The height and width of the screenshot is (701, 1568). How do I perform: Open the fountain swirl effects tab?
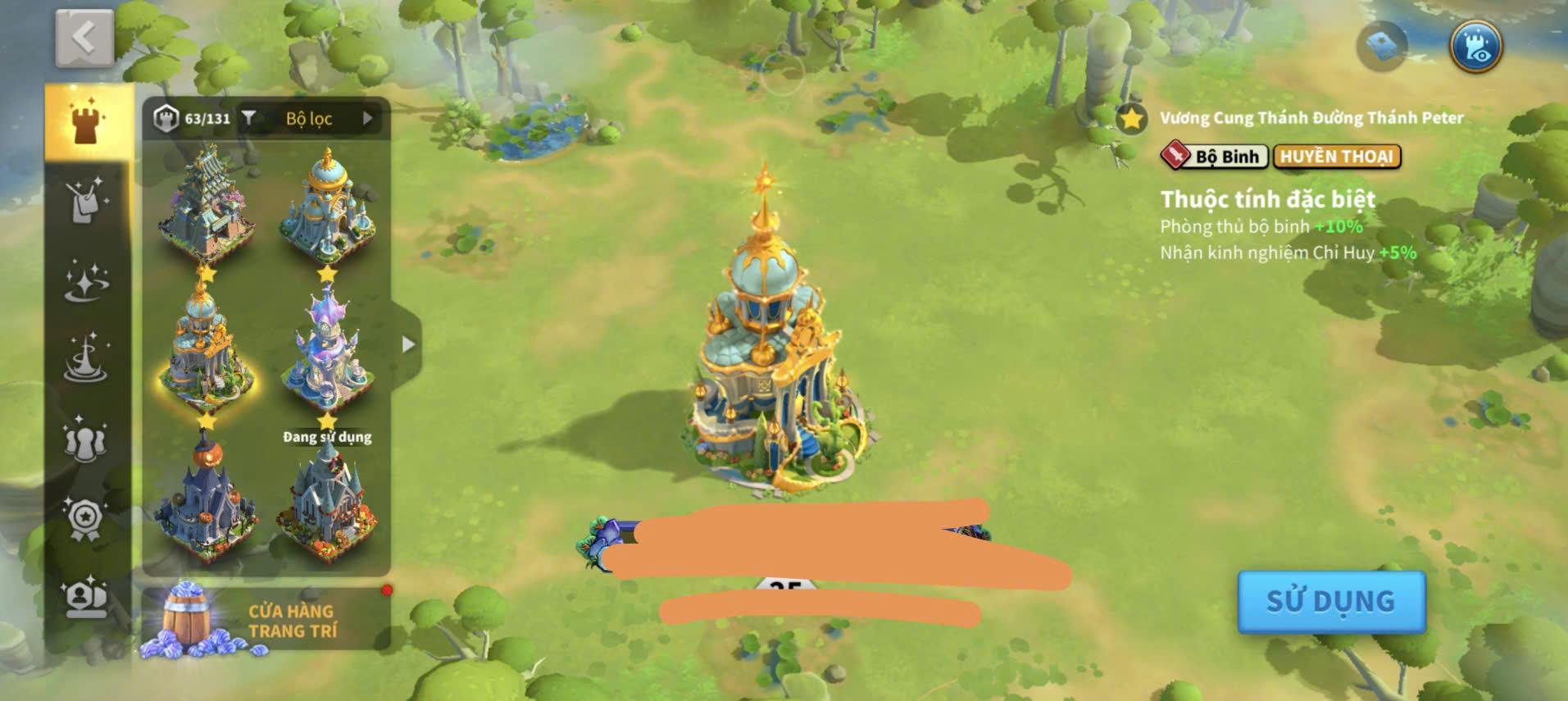[x=86, y=359]
